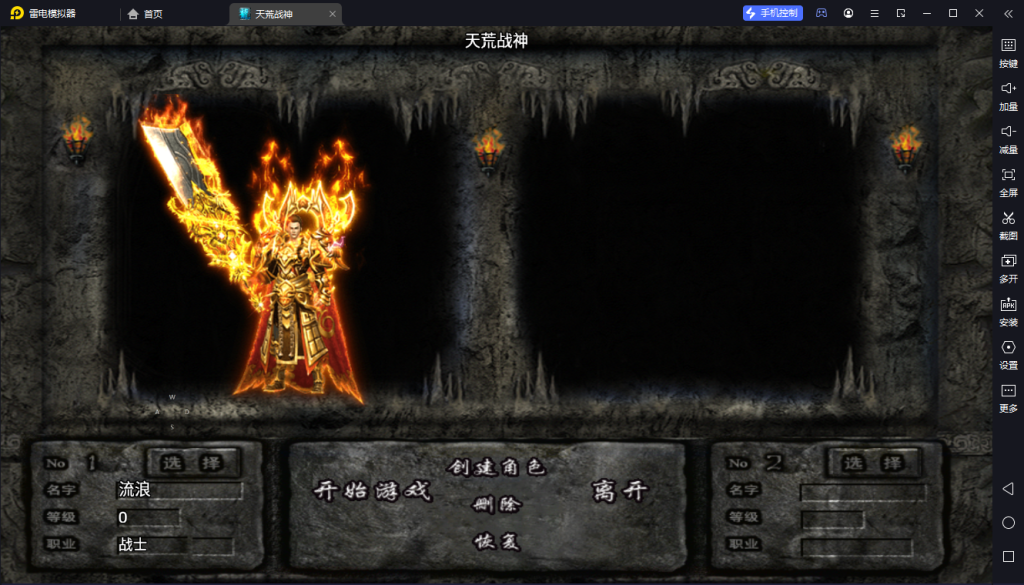Screen dimensions: 1024x585
Task: Tap the Android back triangle button
Action: 1008,488
